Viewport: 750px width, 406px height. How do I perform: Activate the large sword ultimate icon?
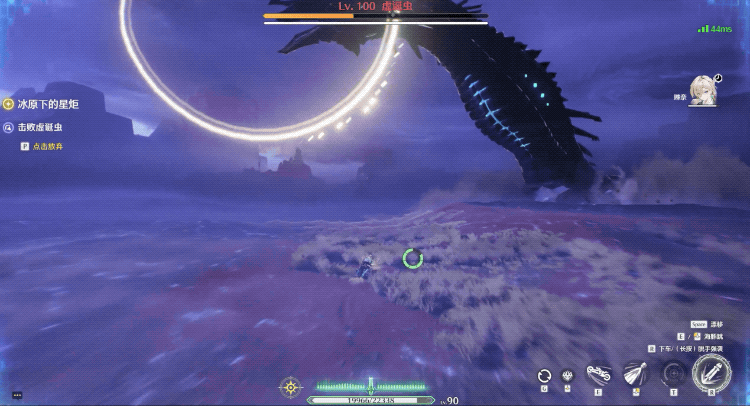coord(711,373)
